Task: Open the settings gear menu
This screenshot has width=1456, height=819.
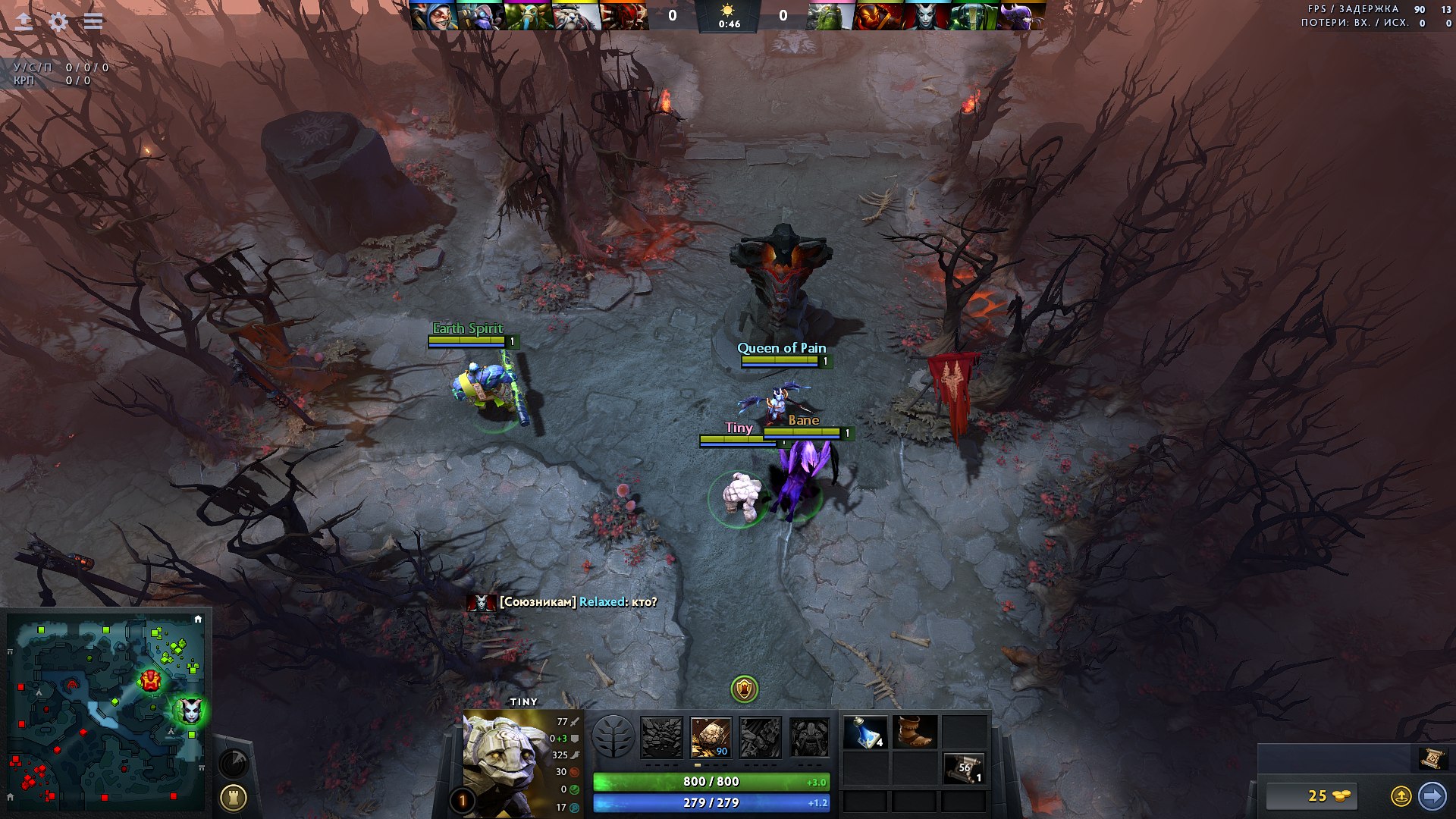Action: (x=58, y=21)
